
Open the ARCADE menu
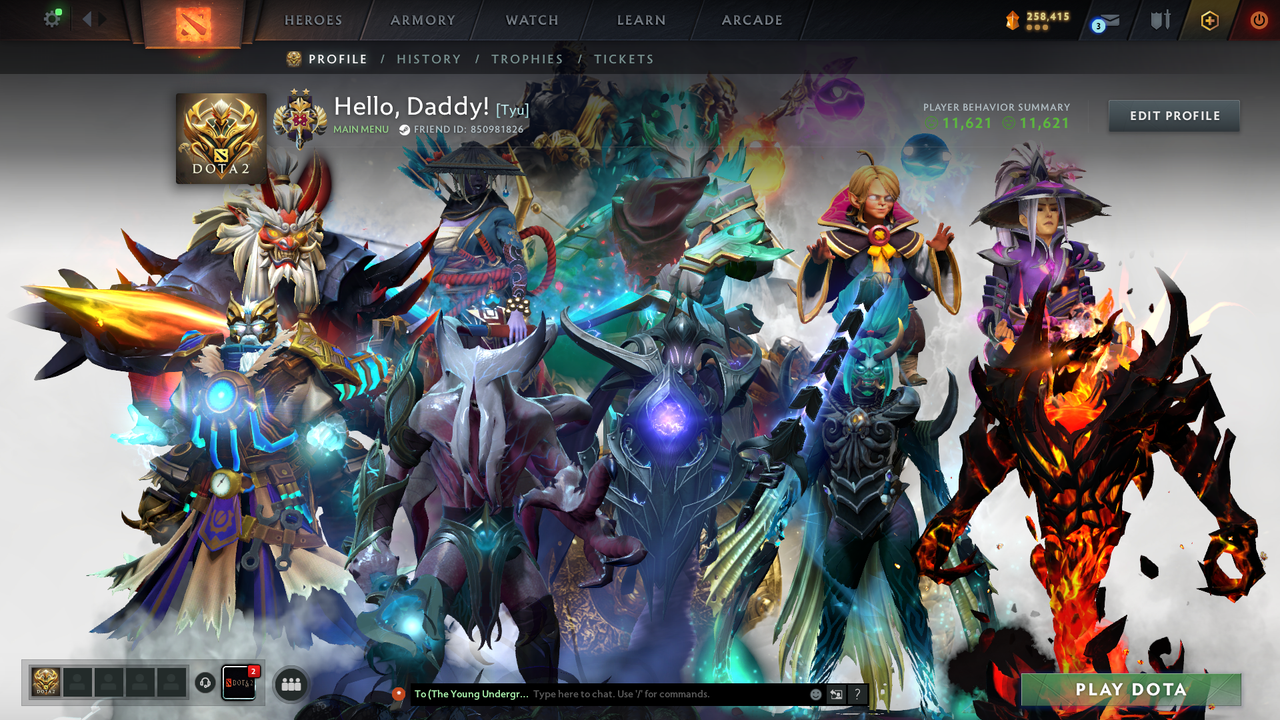tap(751, 20)
